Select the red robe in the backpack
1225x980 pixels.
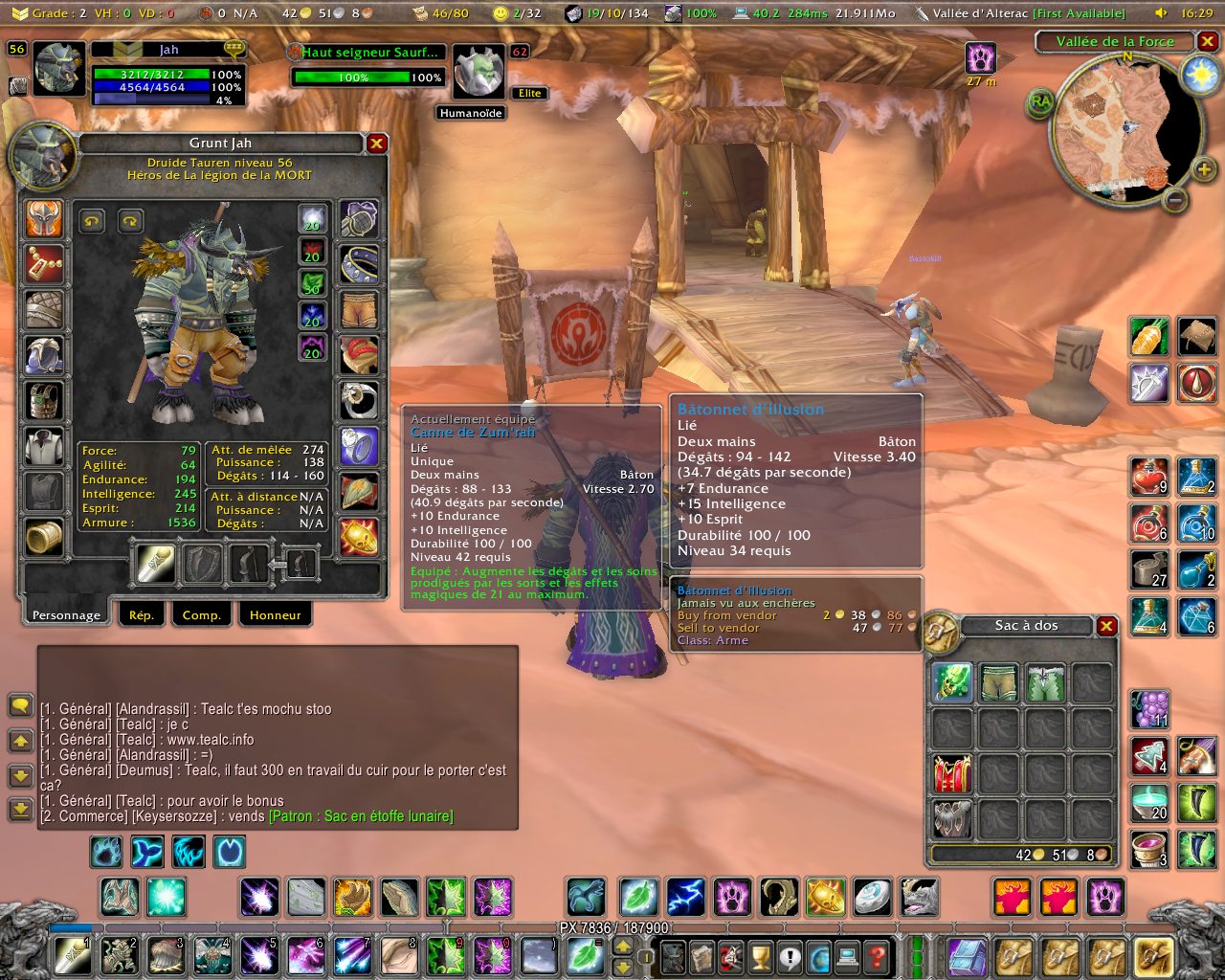point(951,773)
